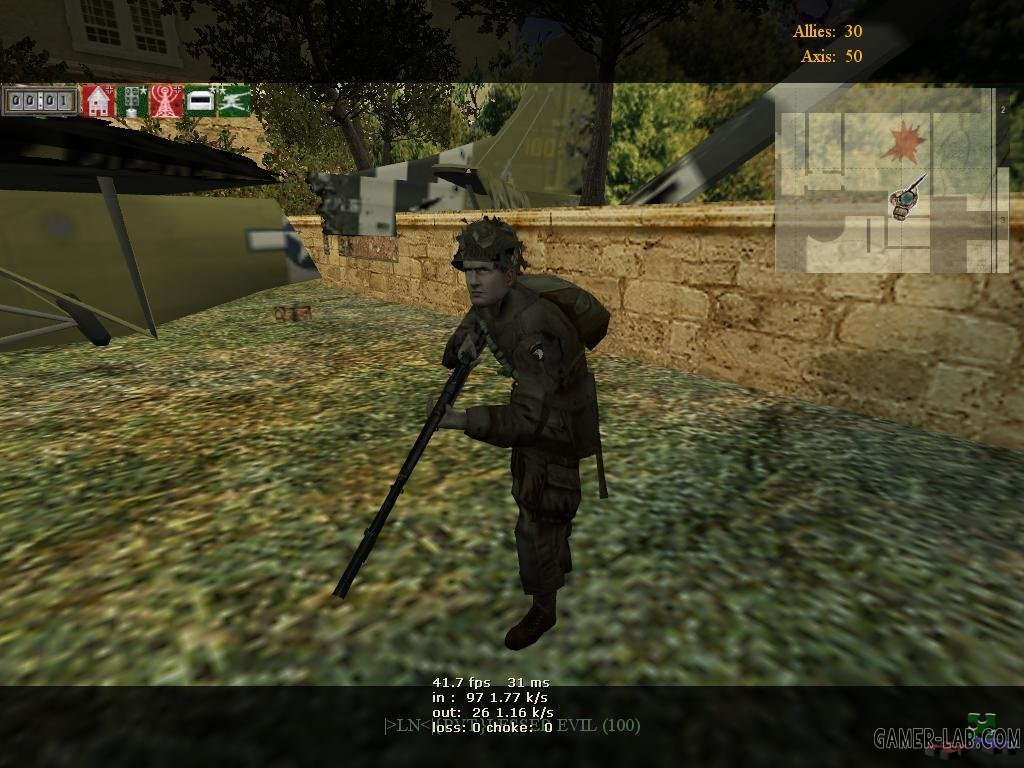Screen dimensions: 1024x768
Task: Click the red radio tower objective icon
Action: pyautogui.click(x=167, y=101)
